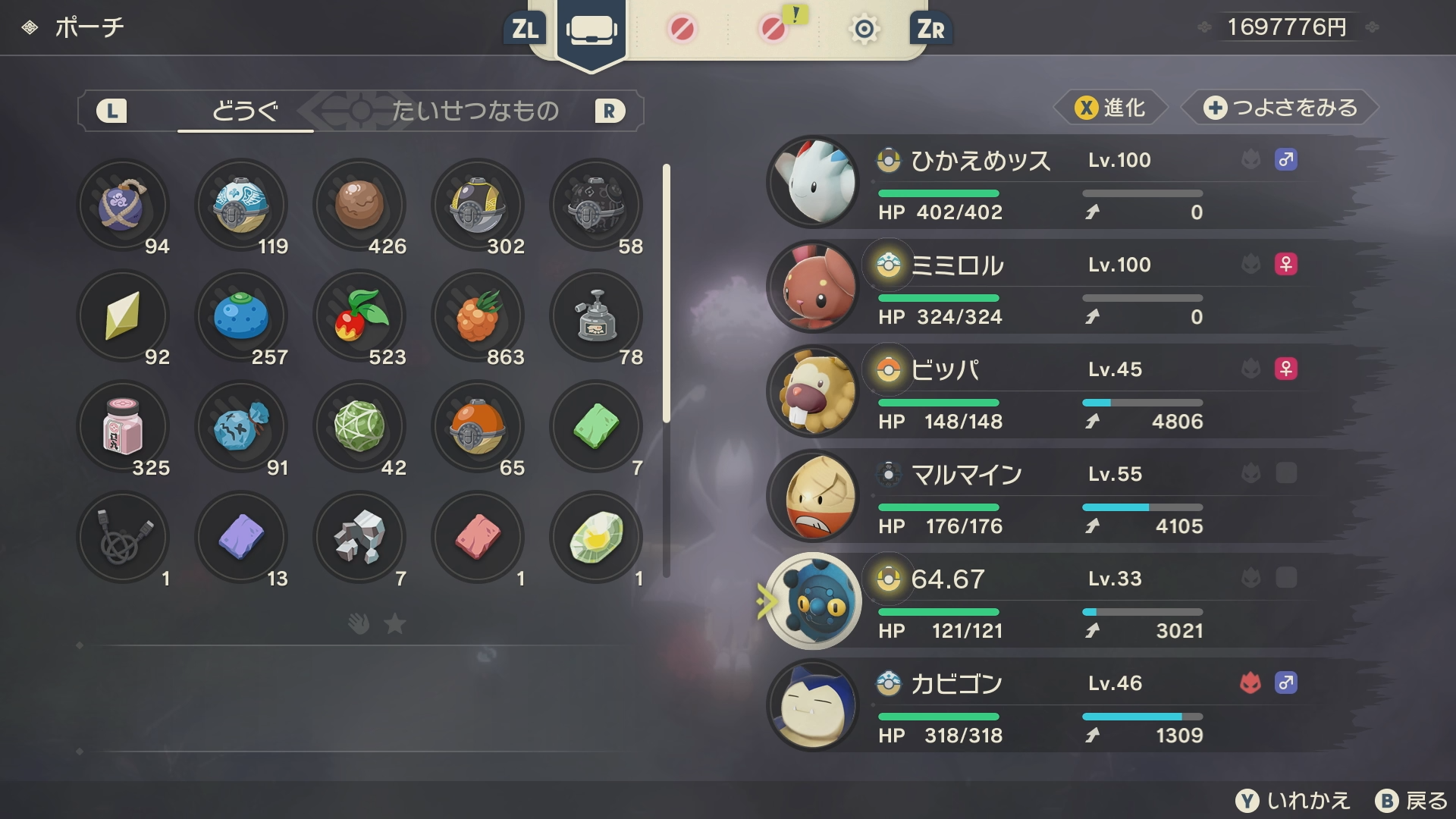The height and width of the screenshot is (819, 1456).
Task: Select the pink jar item with 325
Action: (x=123, y=426)
